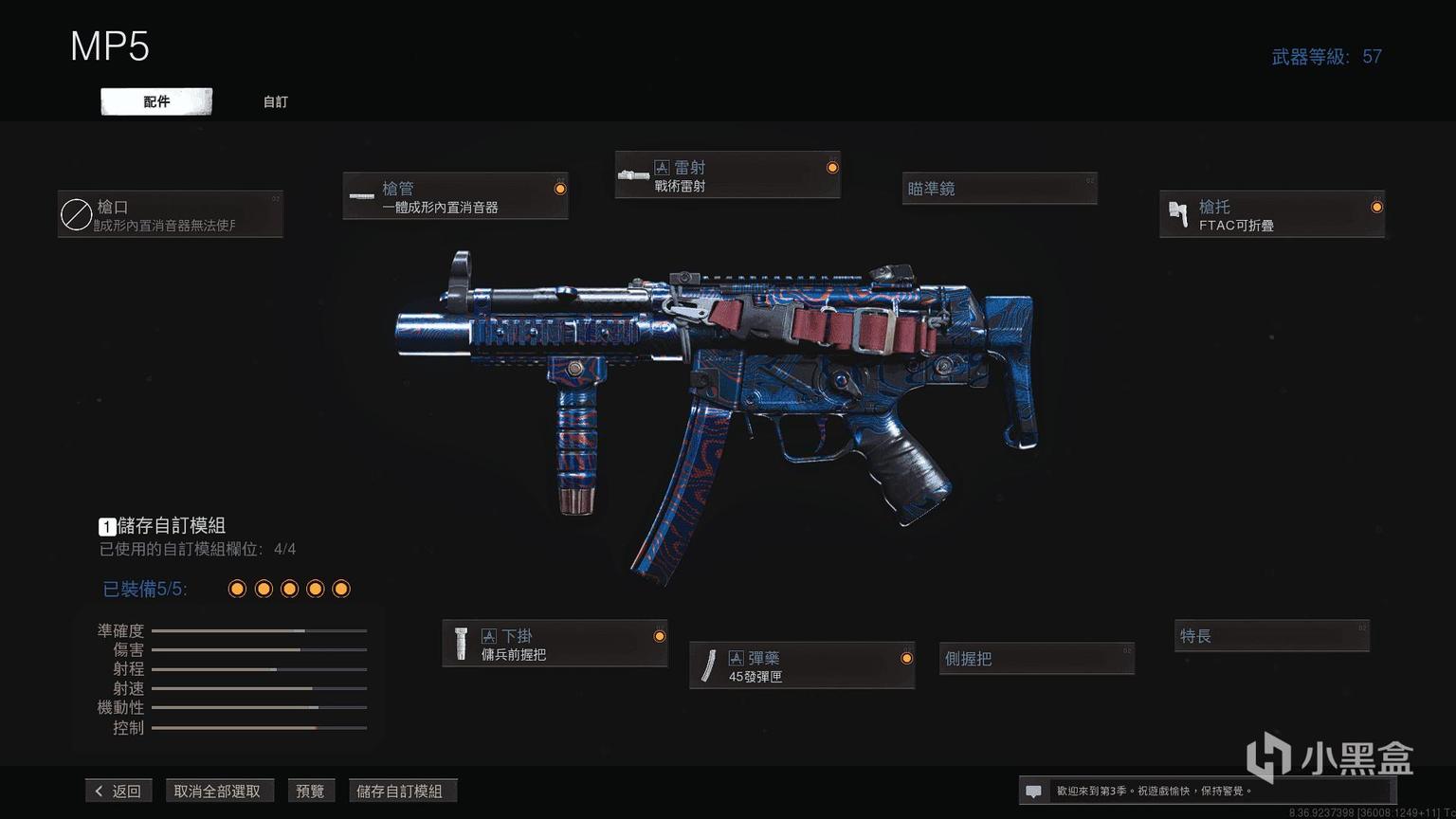The height and width of the screenshot is (819, 1456).
Task: Open the 槍管 barrel attachment slot
Action: point(455,196)
